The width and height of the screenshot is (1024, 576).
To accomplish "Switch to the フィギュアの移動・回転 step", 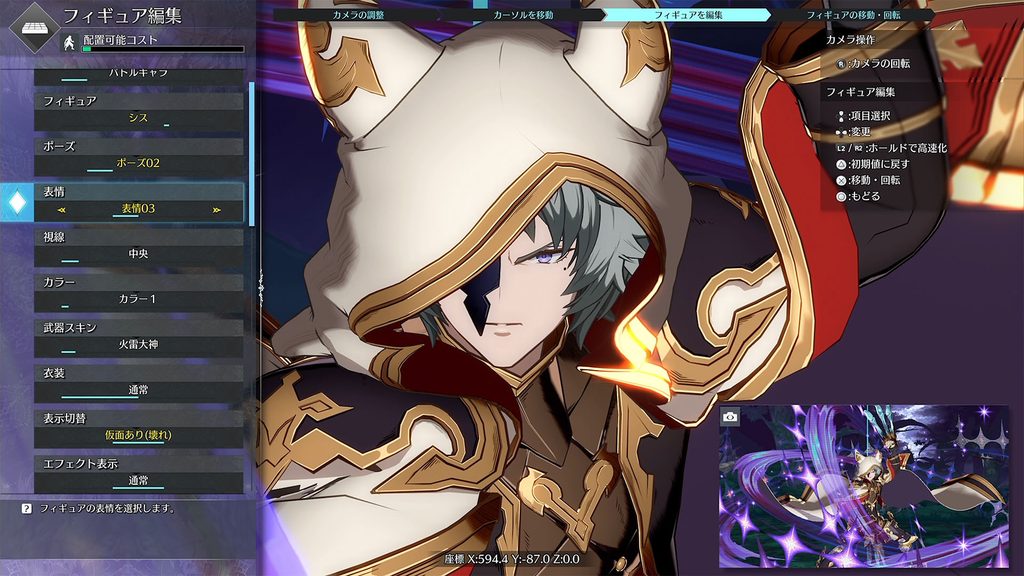I will 853,15.
